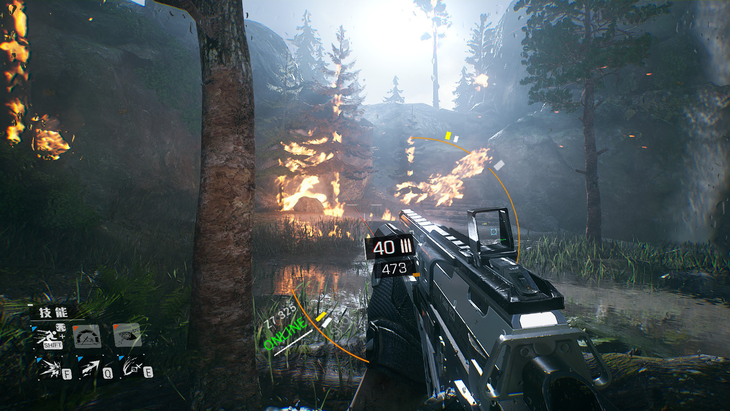The height and width of the screenshot is (411, 730).
Task: Select the grey eye skill icon
Action: 127,336
